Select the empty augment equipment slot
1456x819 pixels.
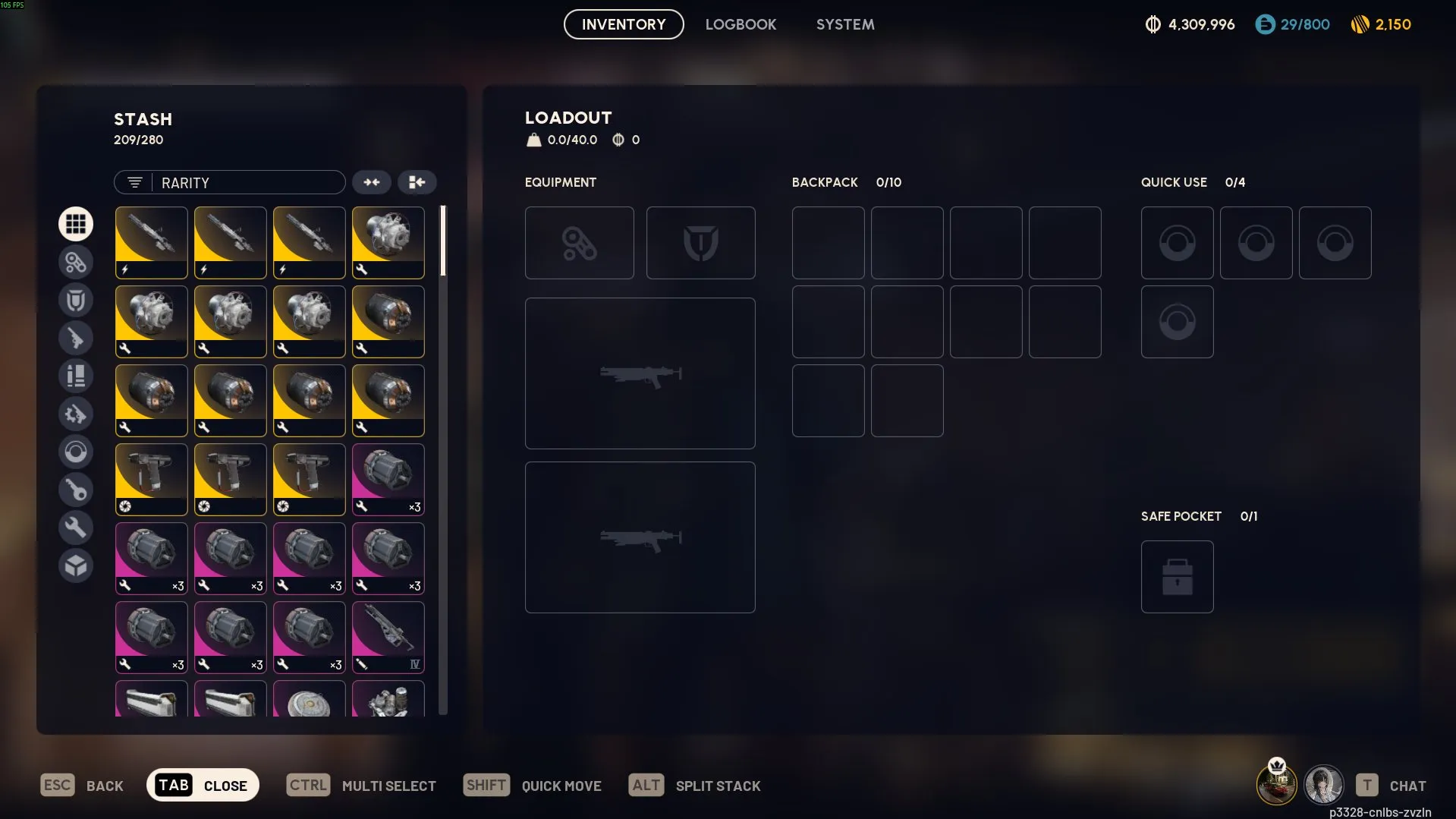click(579, 243)
